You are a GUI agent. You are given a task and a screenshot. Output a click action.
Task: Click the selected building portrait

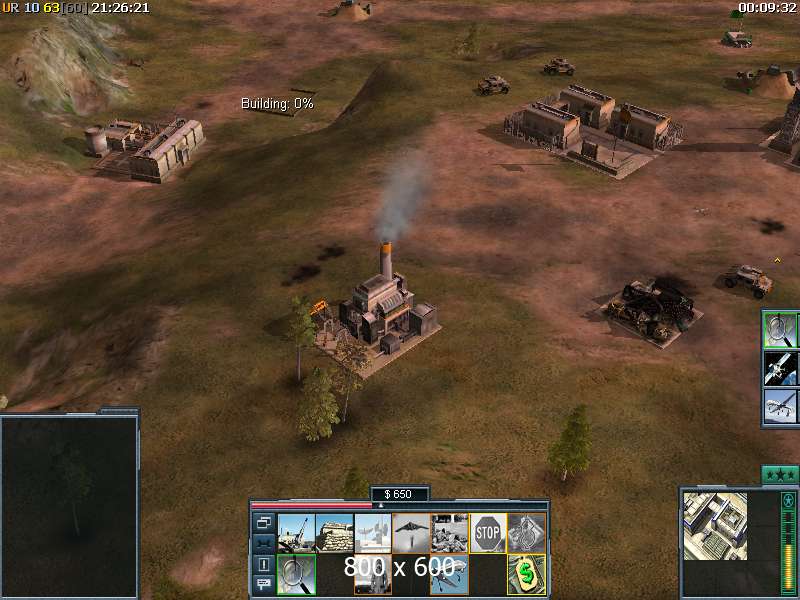click(714, 527)
